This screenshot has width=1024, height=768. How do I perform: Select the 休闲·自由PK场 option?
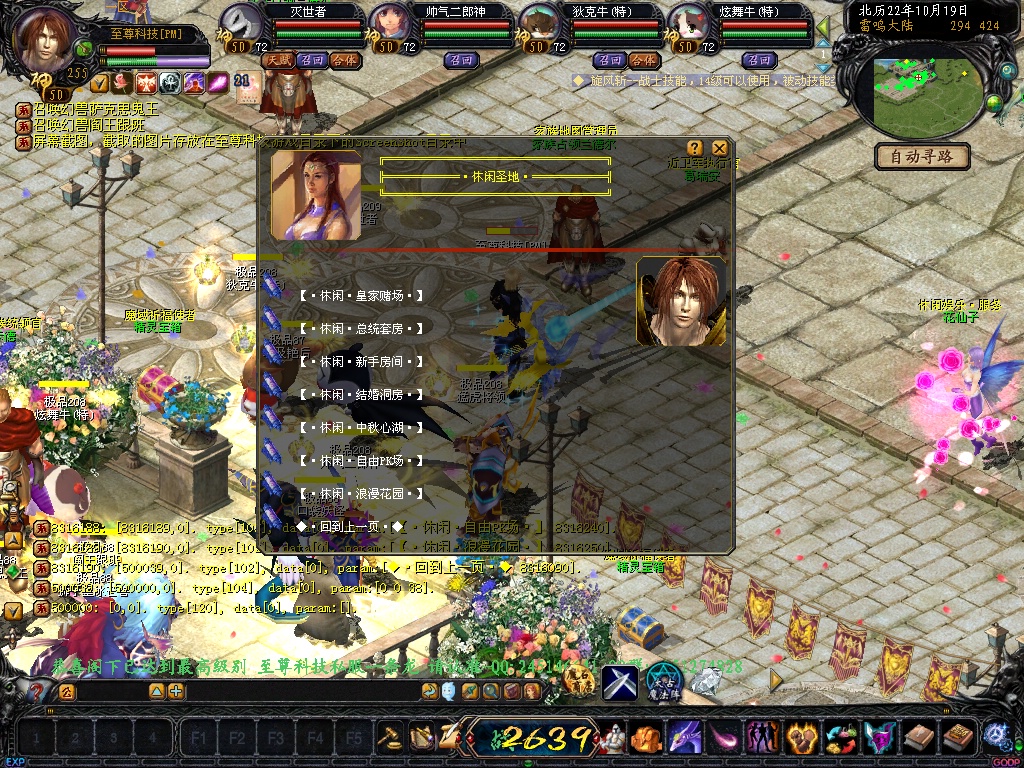tap(360, 462)
